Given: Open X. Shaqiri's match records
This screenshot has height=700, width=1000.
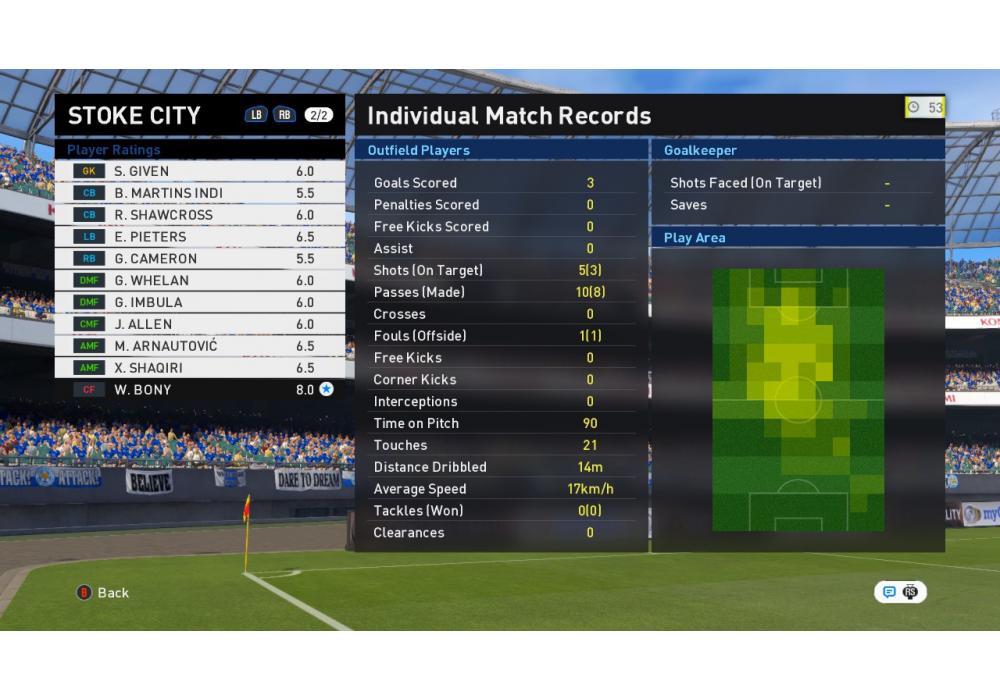Looking at the screenshot, I should (200, 368).
